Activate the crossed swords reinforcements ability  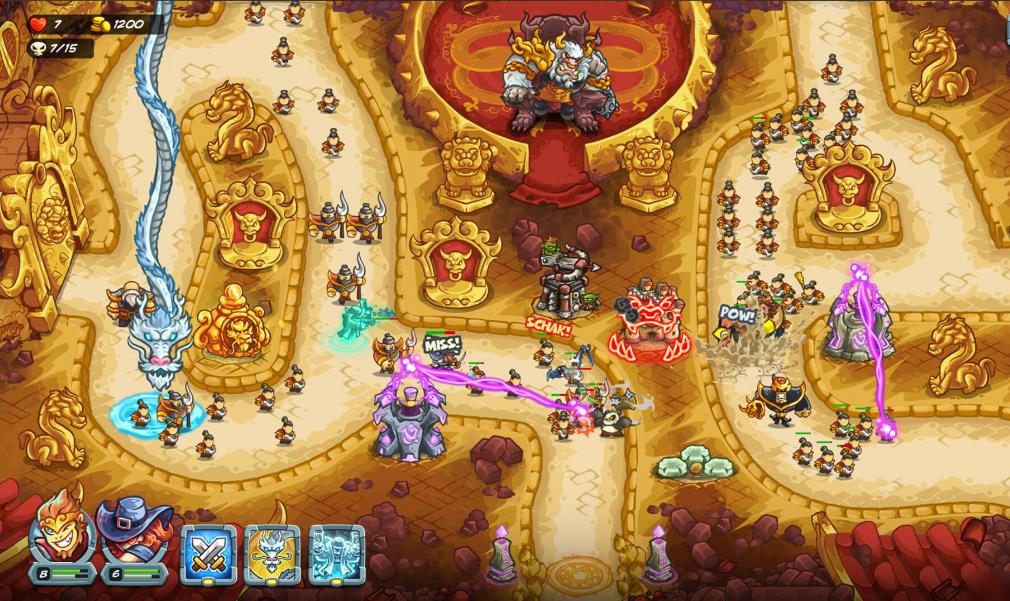(208, 553)
